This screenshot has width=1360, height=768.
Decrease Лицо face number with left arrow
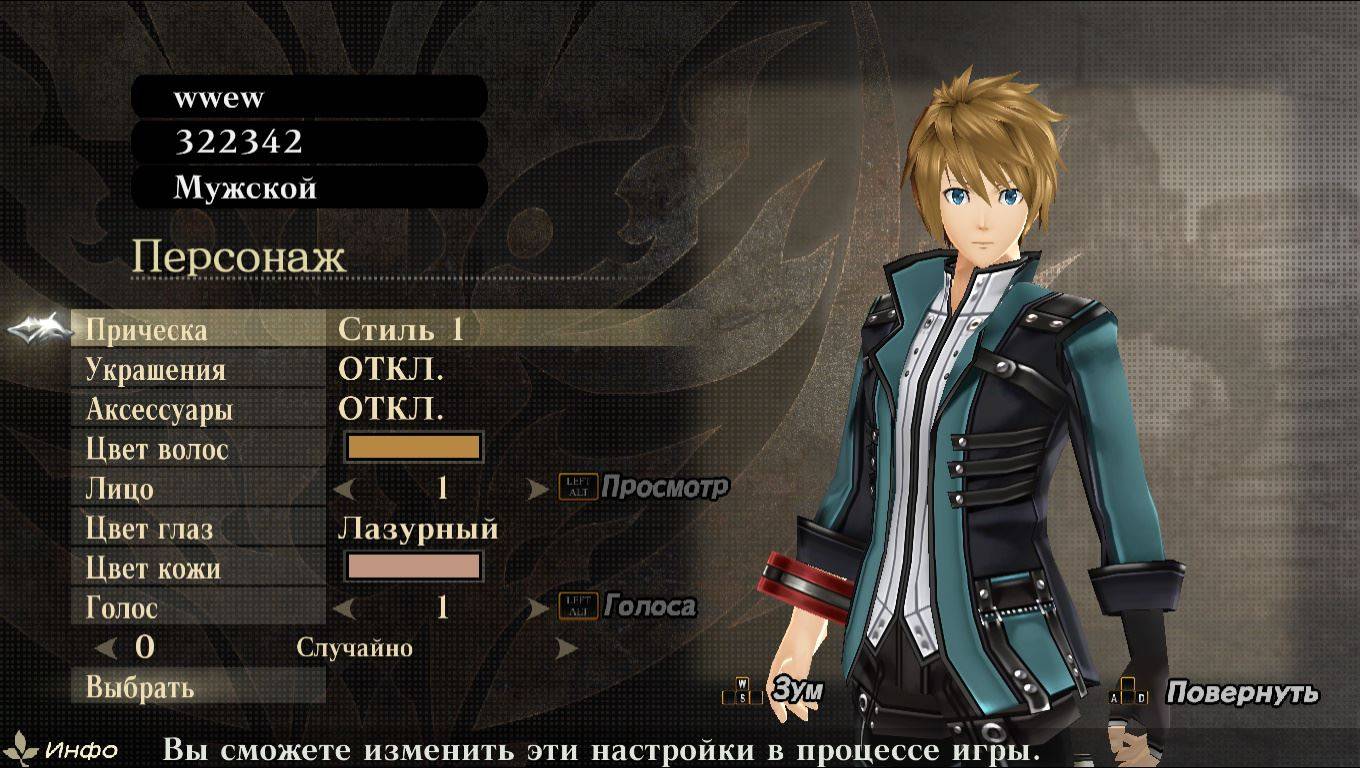click(345, 489)
